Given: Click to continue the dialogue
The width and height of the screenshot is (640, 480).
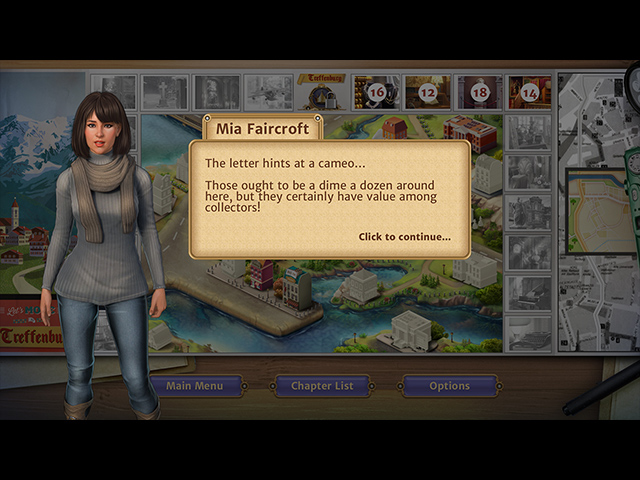Looking at the screenshot, I should tap(404, 237).
